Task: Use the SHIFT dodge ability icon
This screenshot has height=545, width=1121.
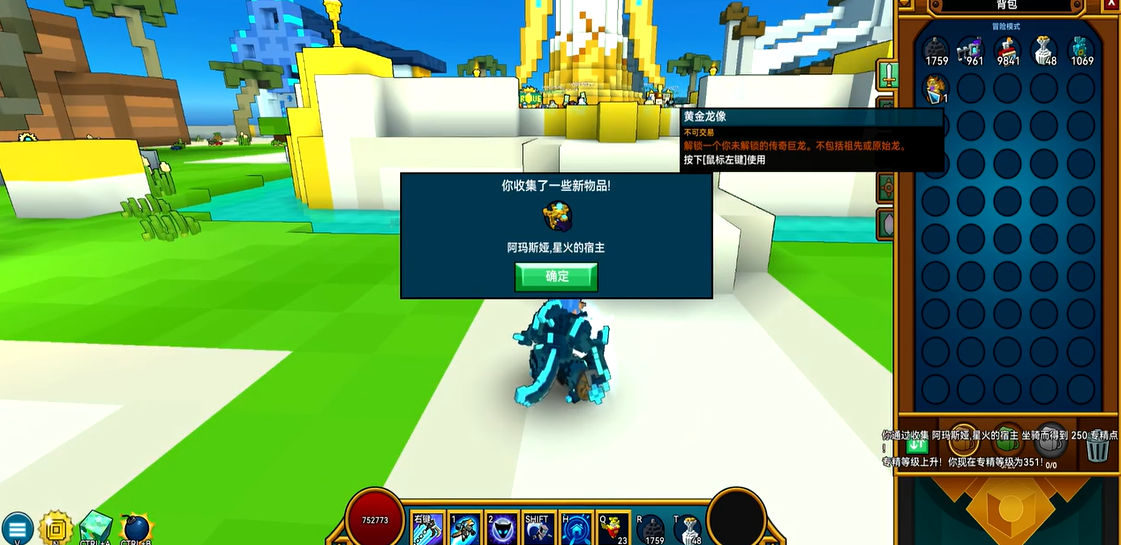Action: click(539, 529)
